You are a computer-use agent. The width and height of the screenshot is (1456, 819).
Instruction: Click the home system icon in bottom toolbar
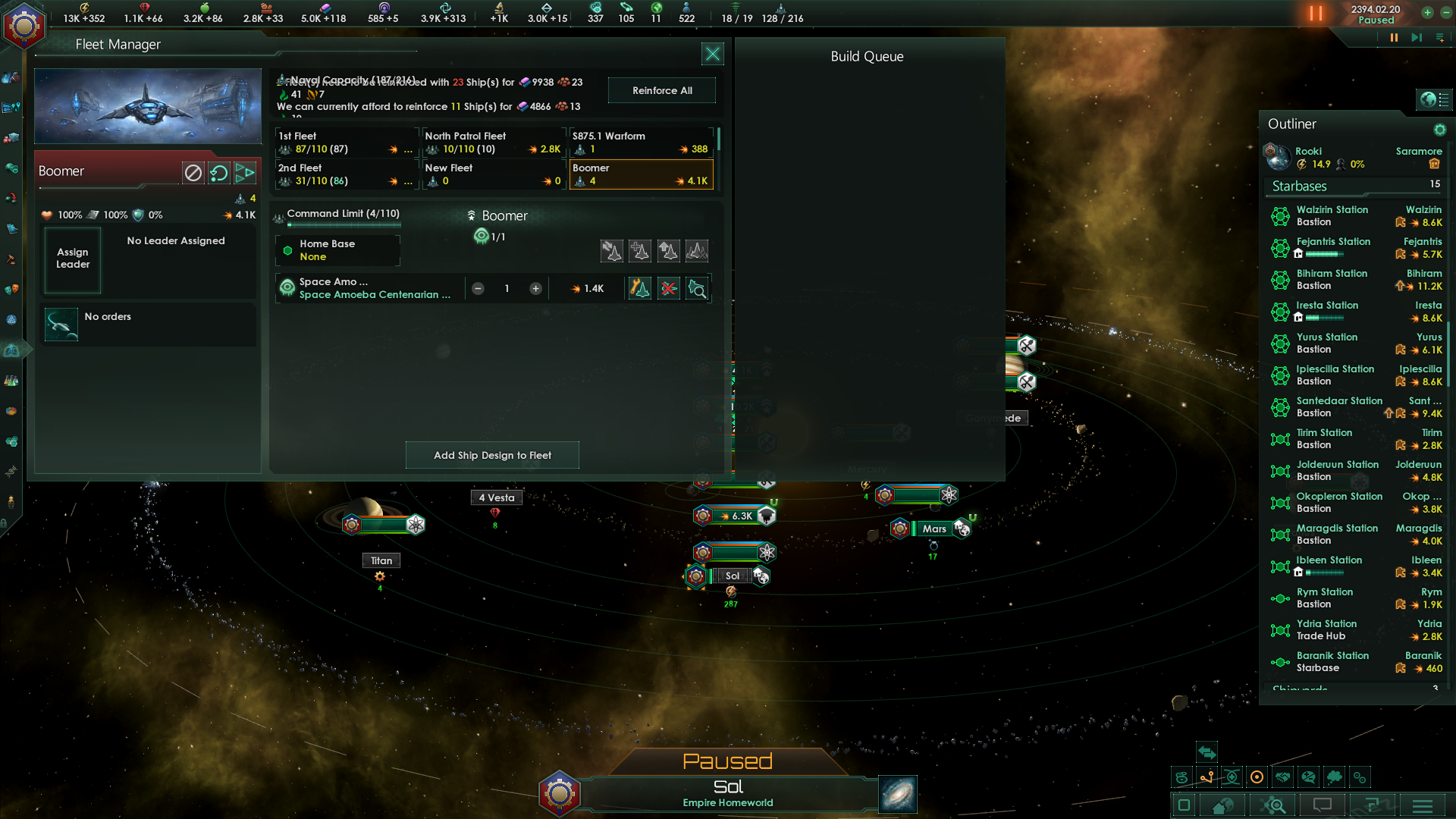pos(1223,806)
